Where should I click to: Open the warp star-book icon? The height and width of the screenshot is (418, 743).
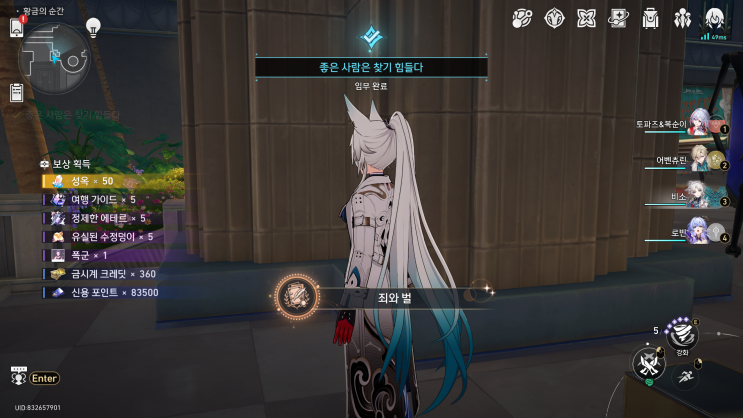pyautogui.click(x=619, y=17)
